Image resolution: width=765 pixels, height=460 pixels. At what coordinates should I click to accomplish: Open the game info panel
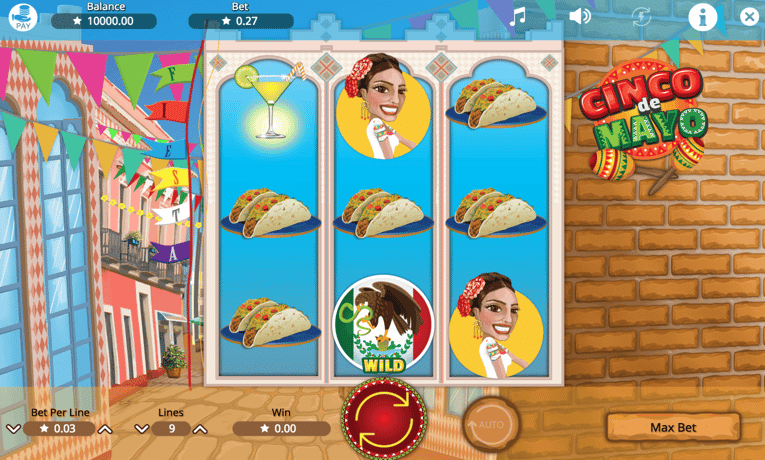click(x=703, y=16)
